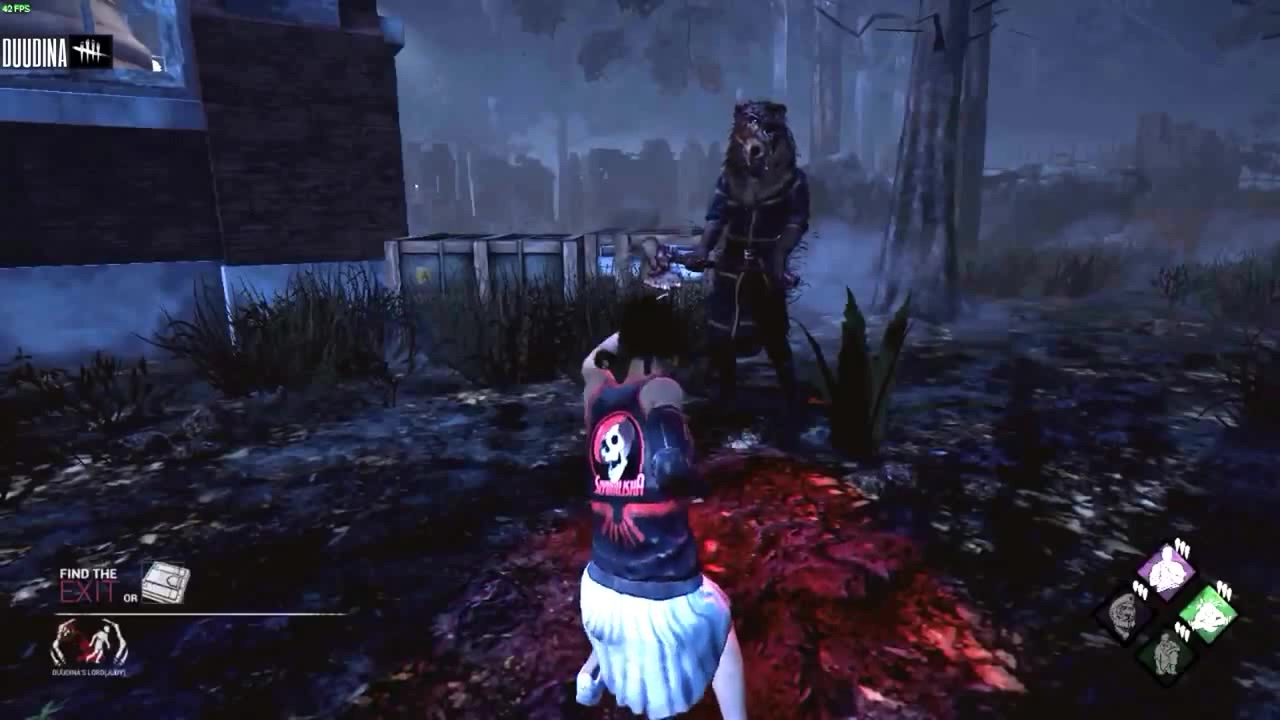Click the token tally above the purple perk
Viewport: 1280px width, 720px height.
[x=1182, y=546]
